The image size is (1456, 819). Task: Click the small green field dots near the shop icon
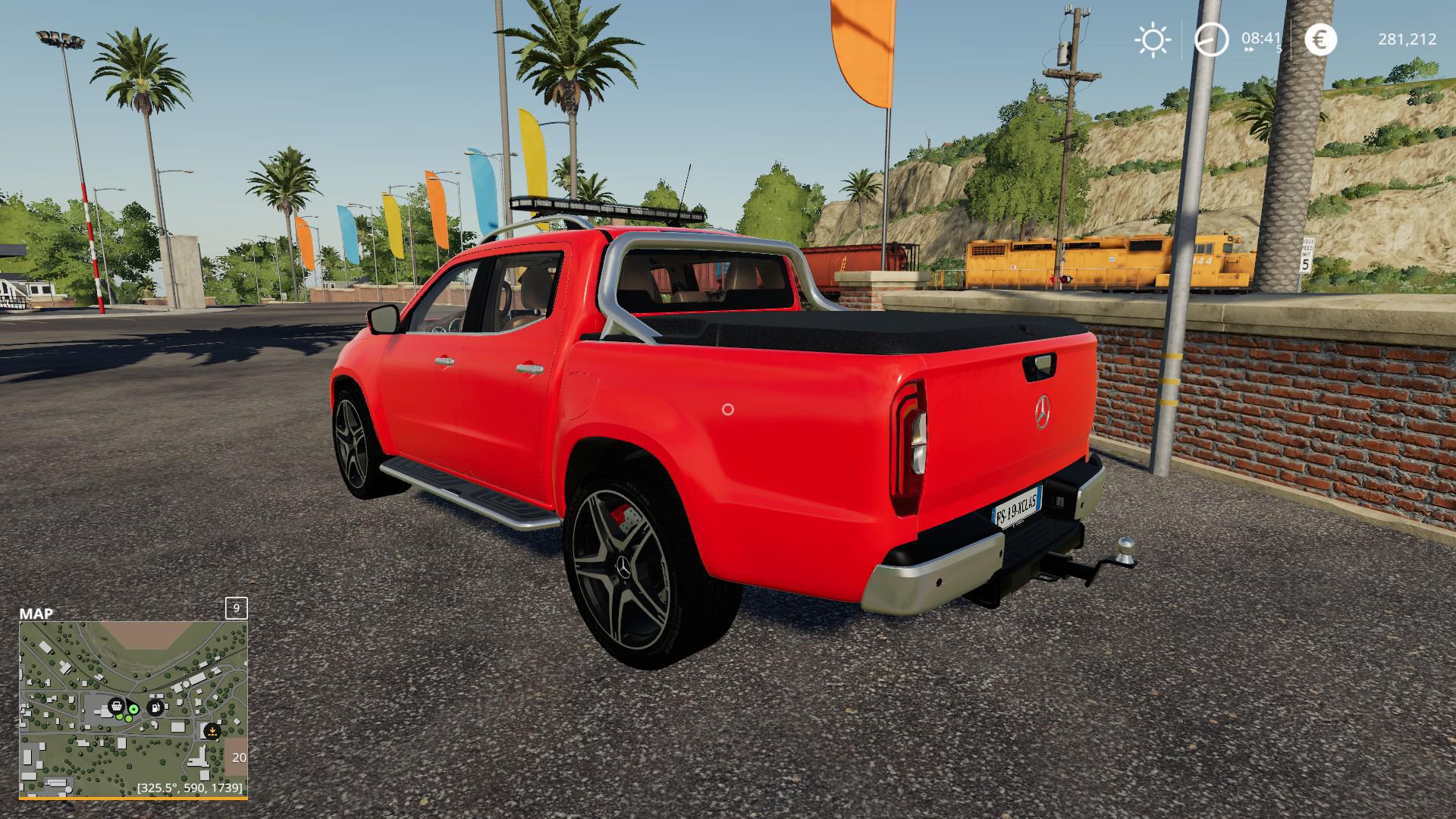point(123,717)
